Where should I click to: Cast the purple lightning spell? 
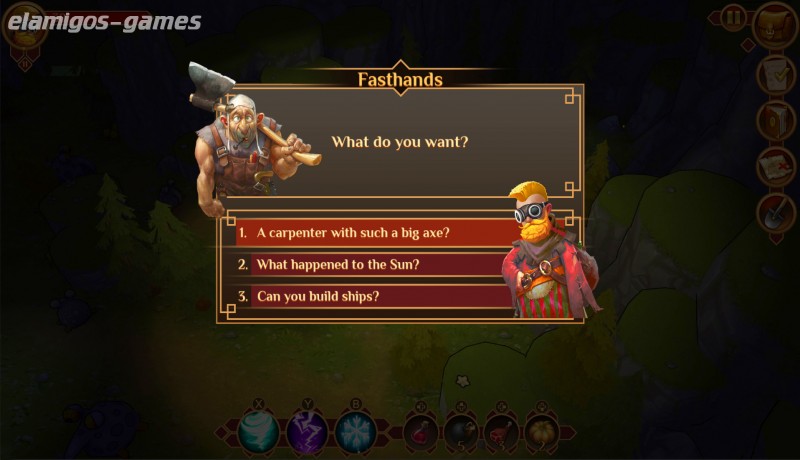coord(306,432)
